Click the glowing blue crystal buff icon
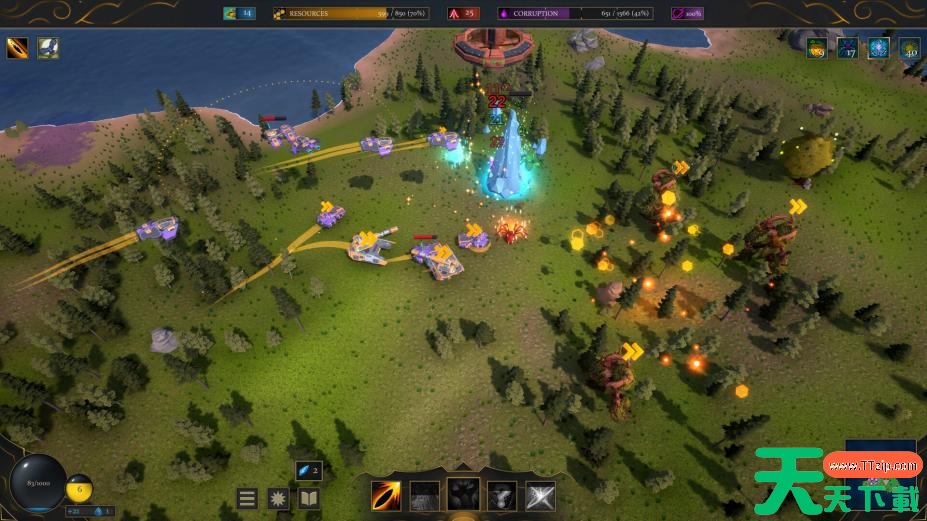This screenshot has width=927, height=521. coord(878,47)
